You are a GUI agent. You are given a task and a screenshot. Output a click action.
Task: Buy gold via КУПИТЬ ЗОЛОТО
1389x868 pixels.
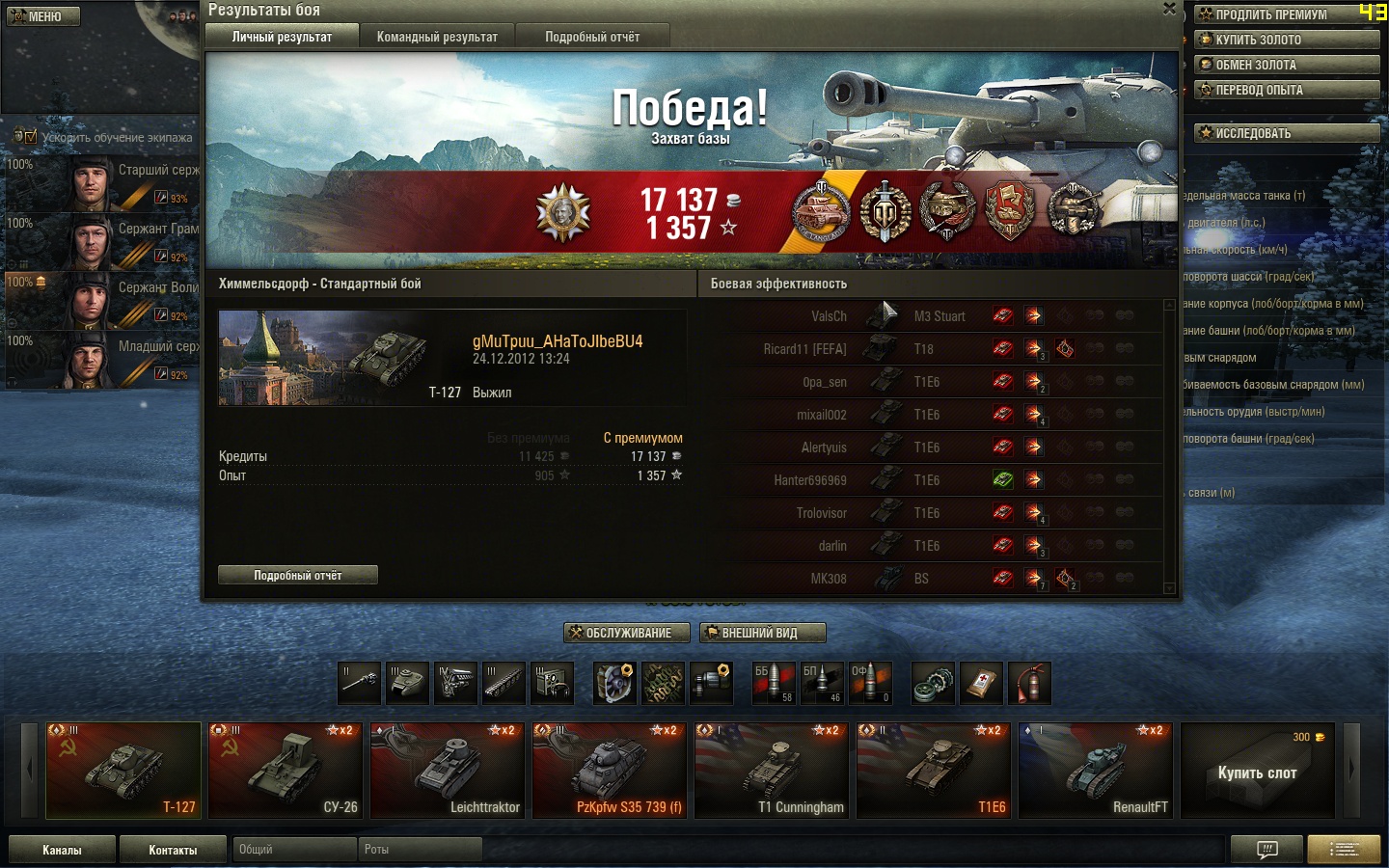[1287, 40]
